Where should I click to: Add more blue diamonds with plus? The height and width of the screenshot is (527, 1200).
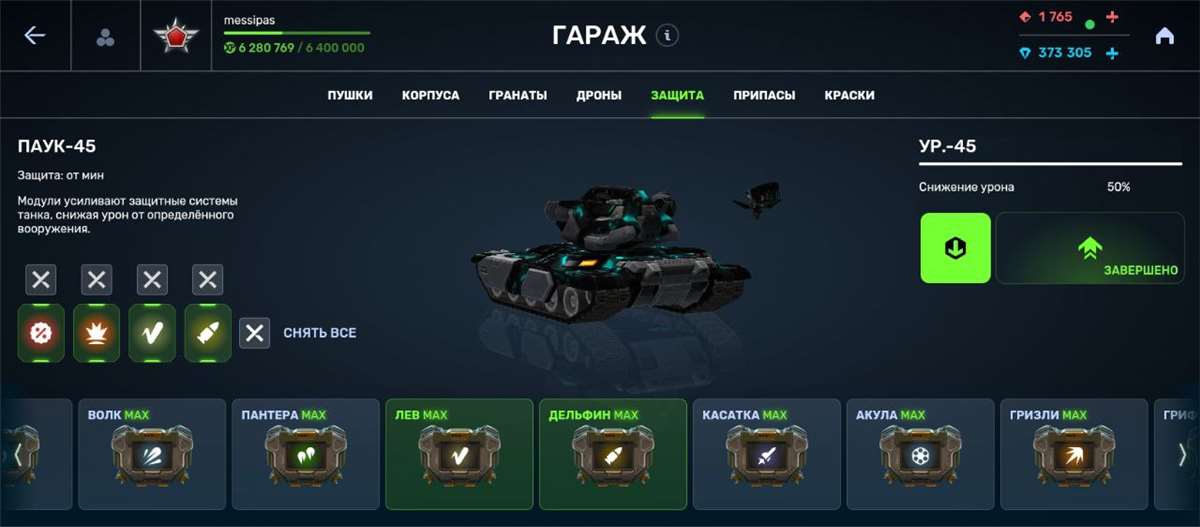click(x=1112, y=53)
